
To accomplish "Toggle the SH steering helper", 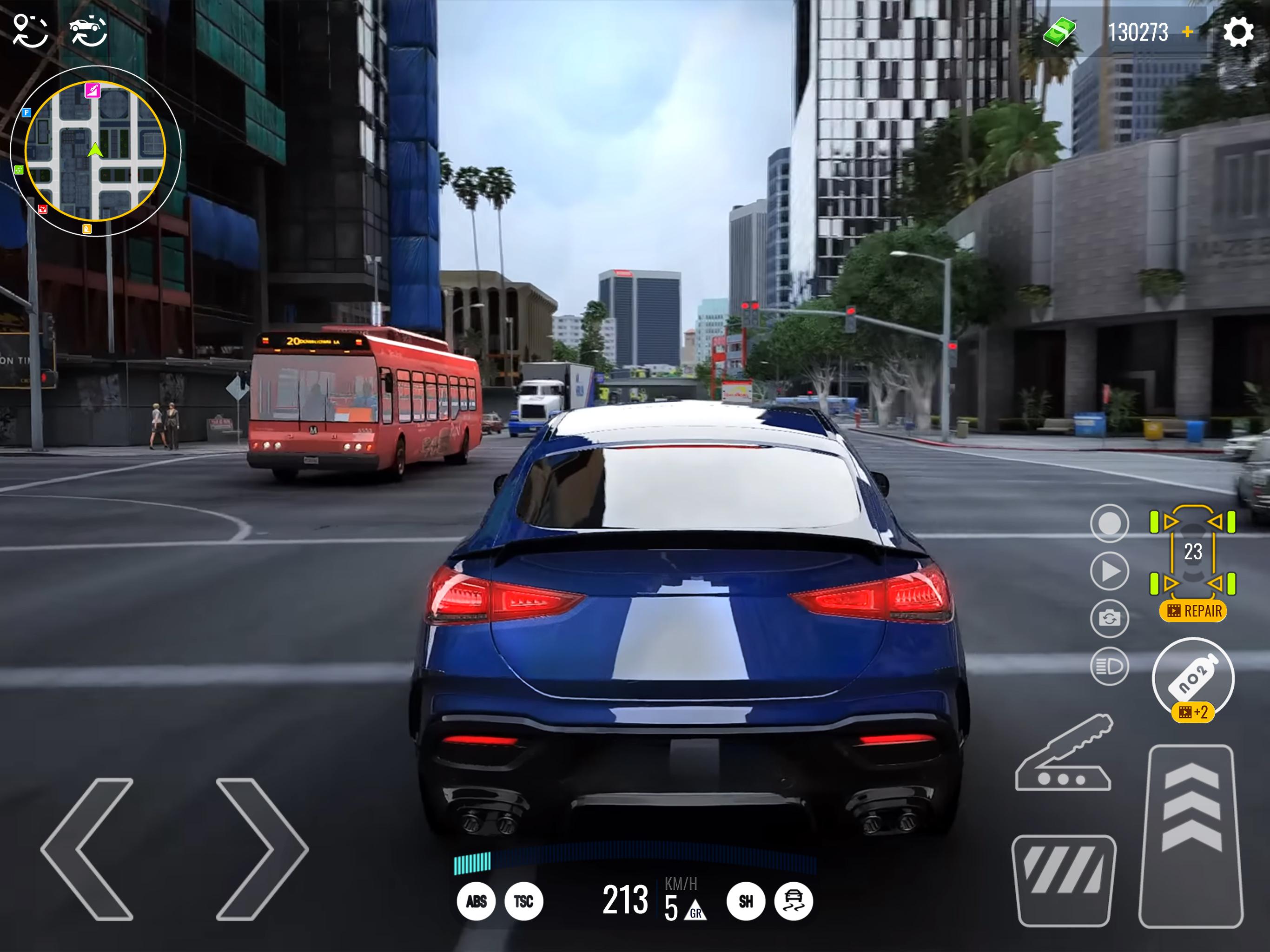I will point(746,901).
